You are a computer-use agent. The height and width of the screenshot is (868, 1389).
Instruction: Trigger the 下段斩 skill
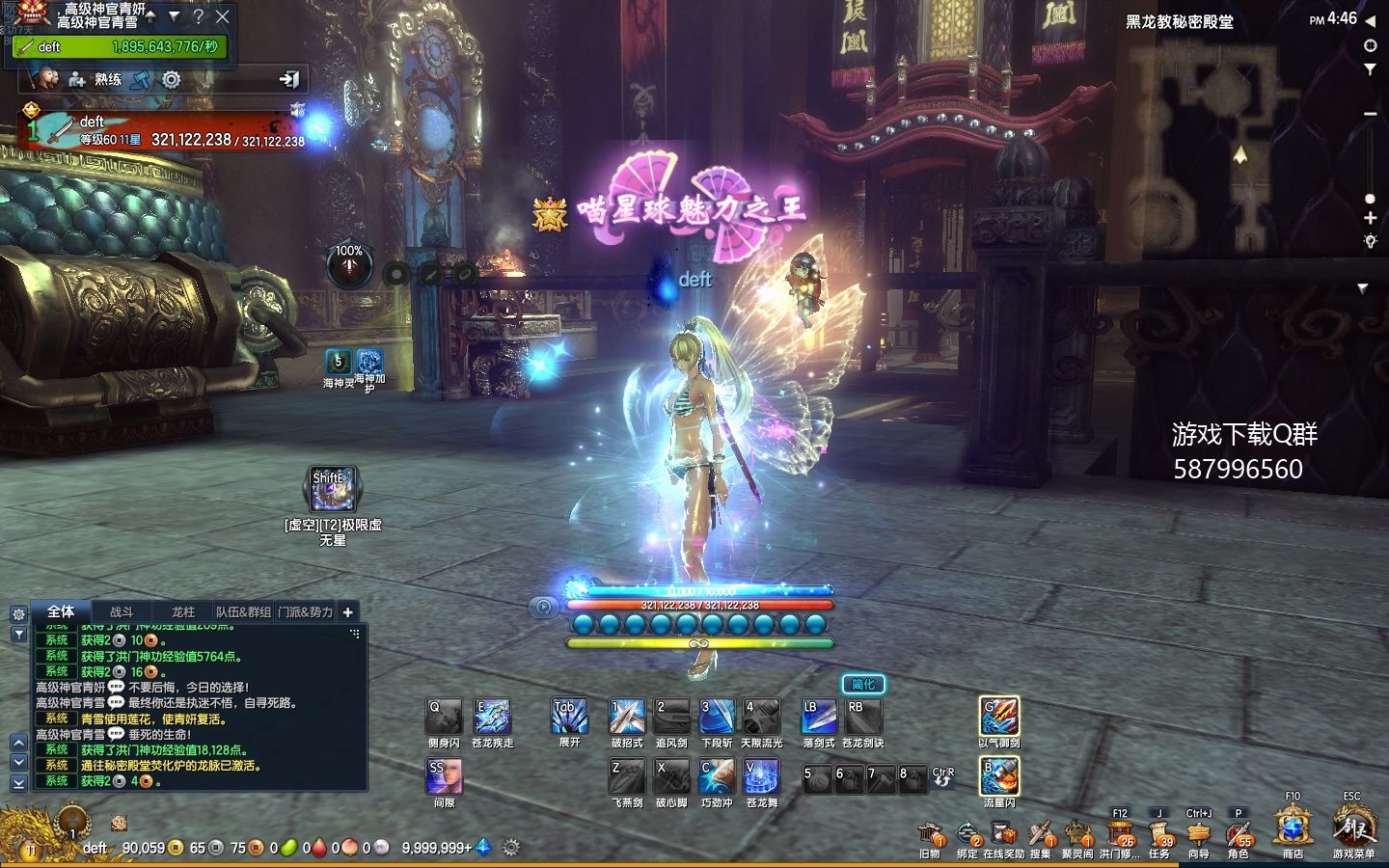coord(716,718)
